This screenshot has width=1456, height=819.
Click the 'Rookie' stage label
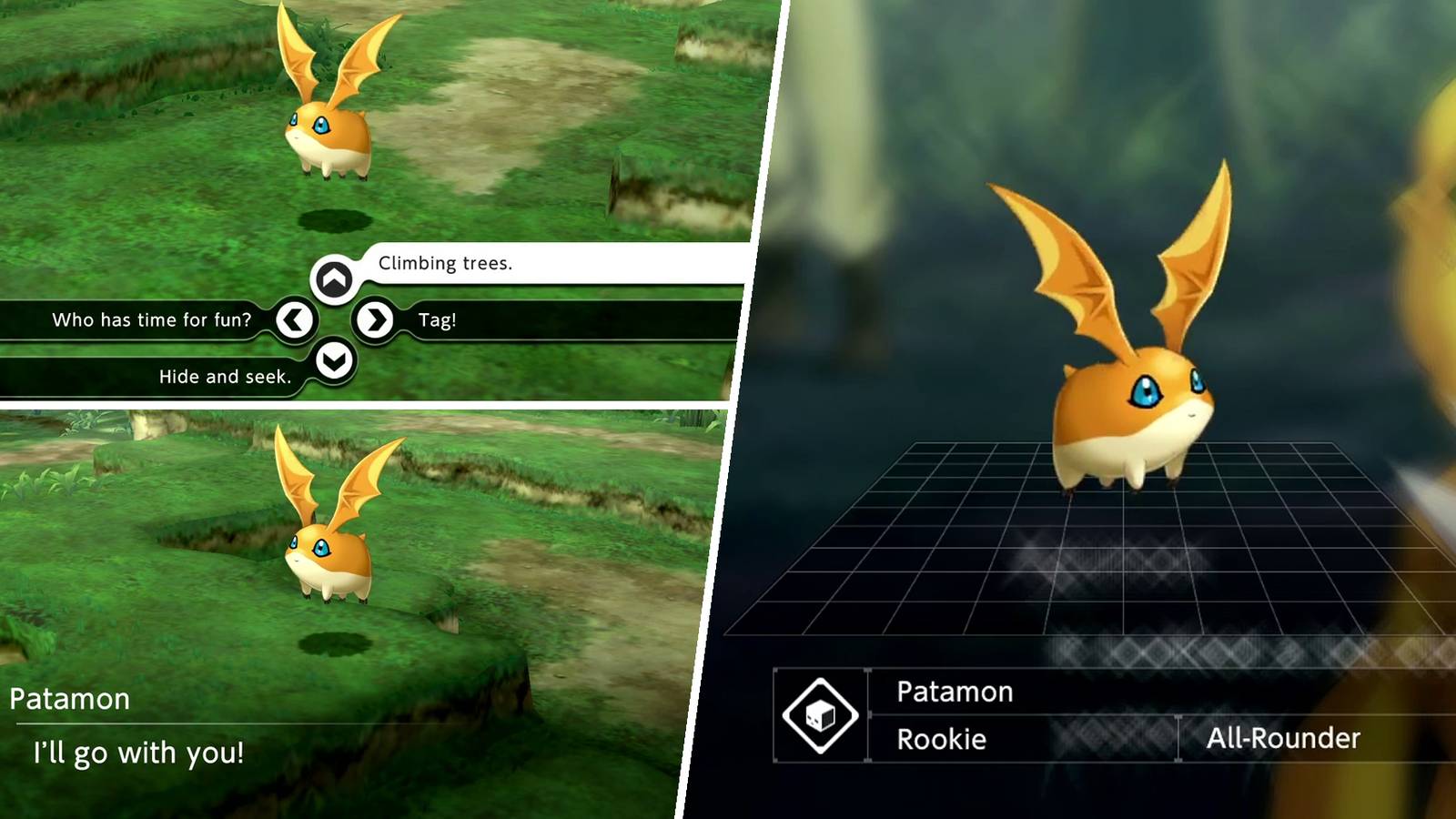(x=942, y=740)
